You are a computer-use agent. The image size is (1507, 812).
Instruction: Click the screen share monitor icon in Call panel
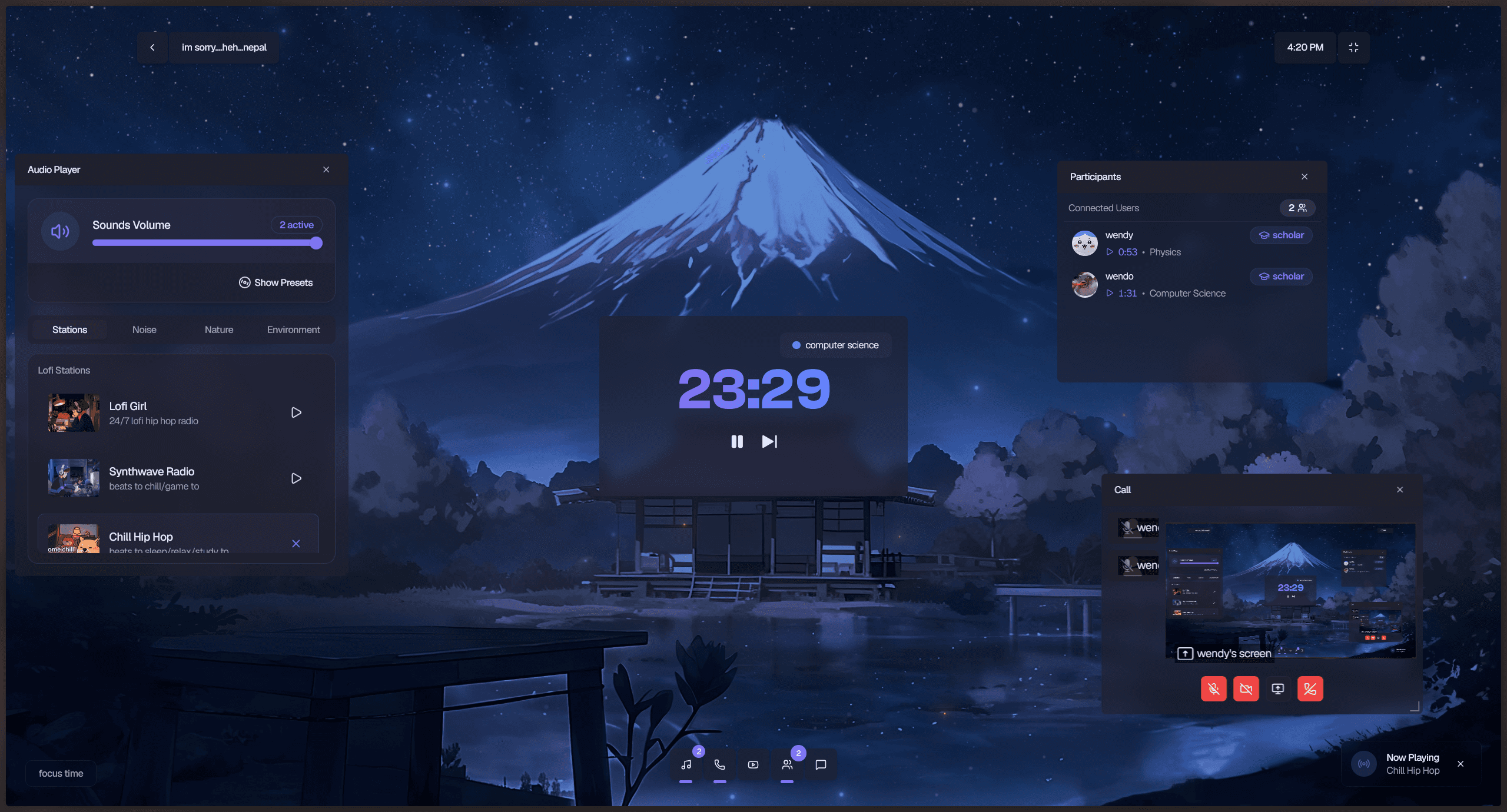coord(1277,688)
